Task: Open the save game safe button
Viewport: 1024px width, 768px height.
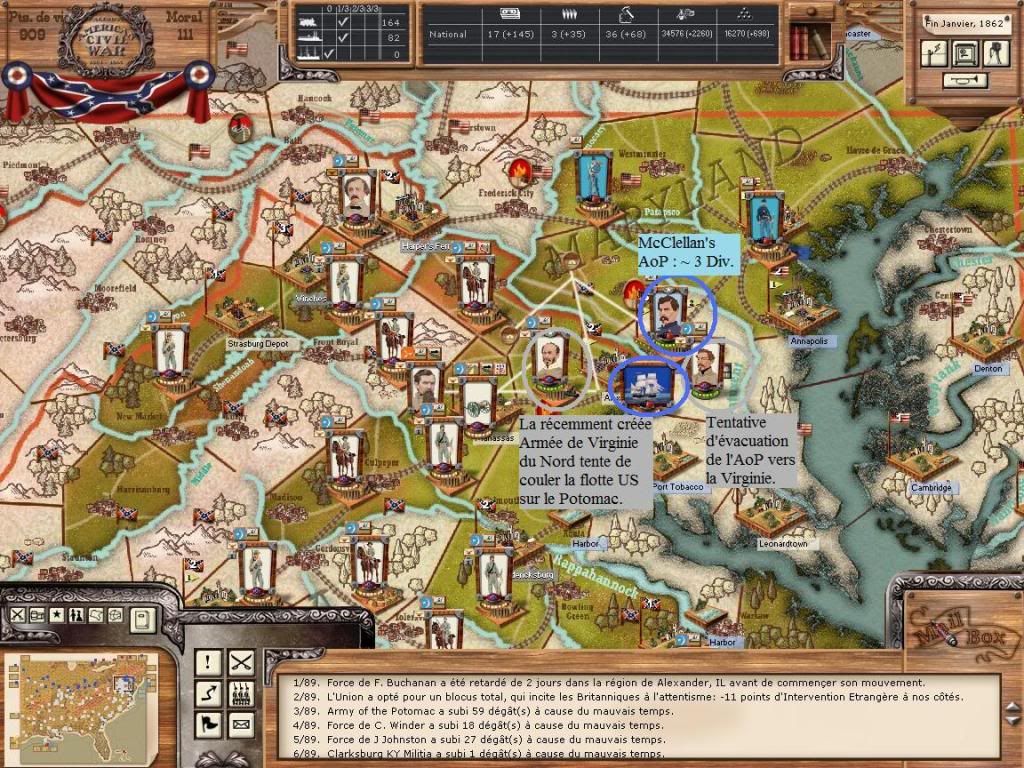Action: 965,54
